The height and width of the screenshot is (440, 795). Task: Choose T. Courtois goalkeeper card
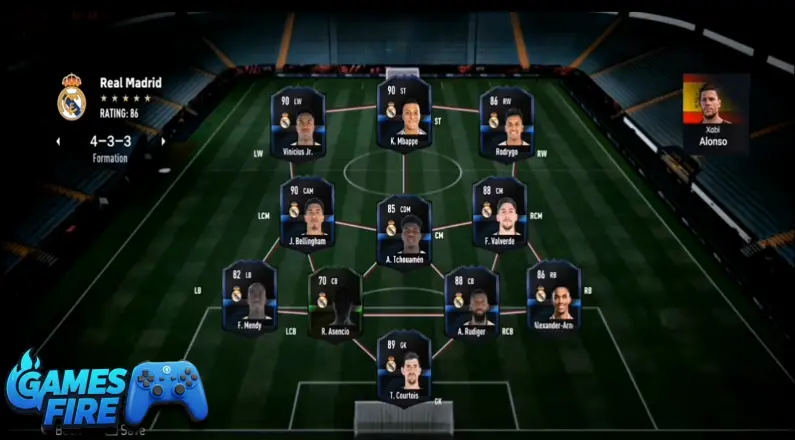(404, 366)
